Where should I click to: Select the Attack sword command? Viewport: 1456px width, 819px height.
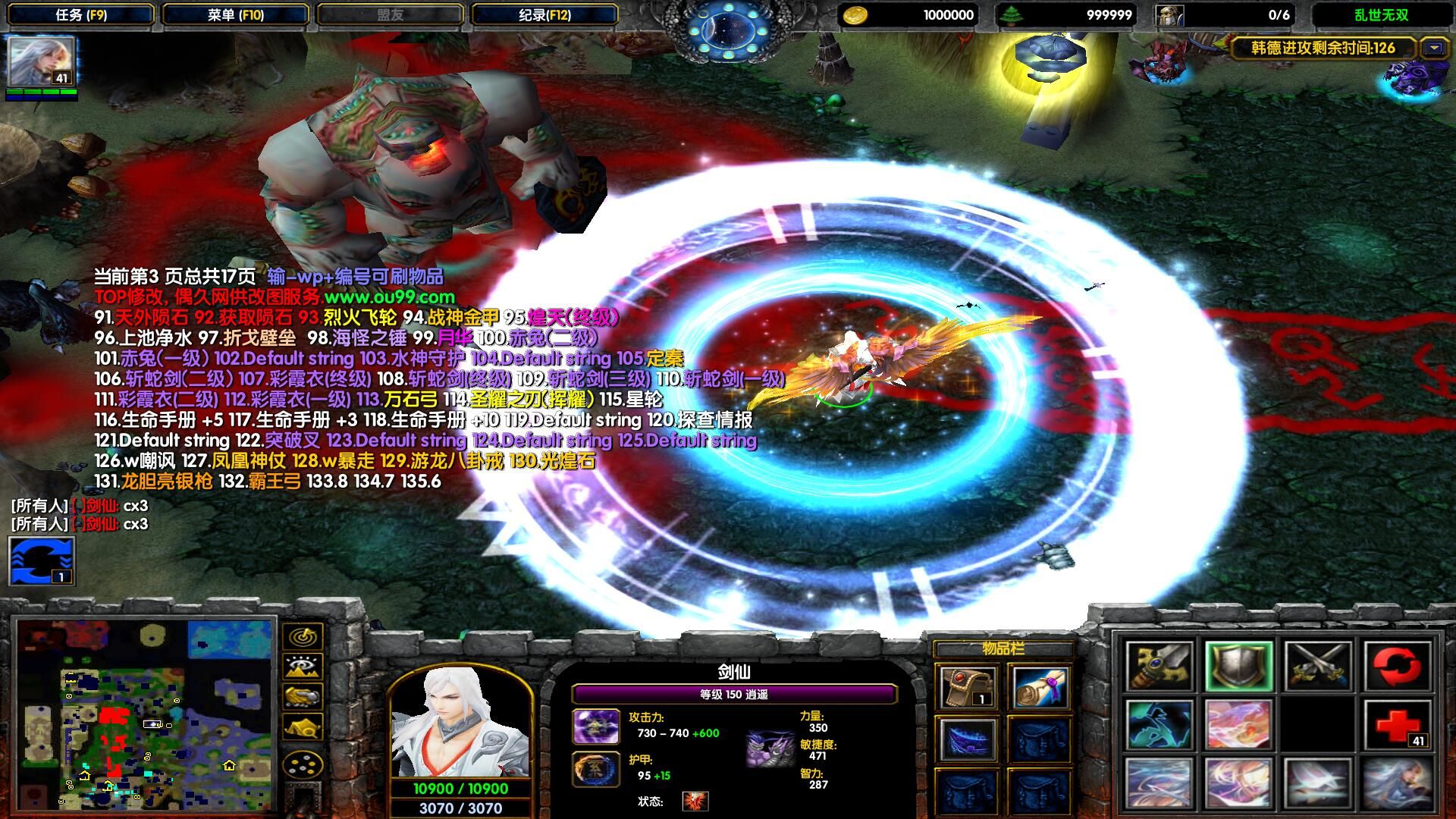[x=1159, y=665]
